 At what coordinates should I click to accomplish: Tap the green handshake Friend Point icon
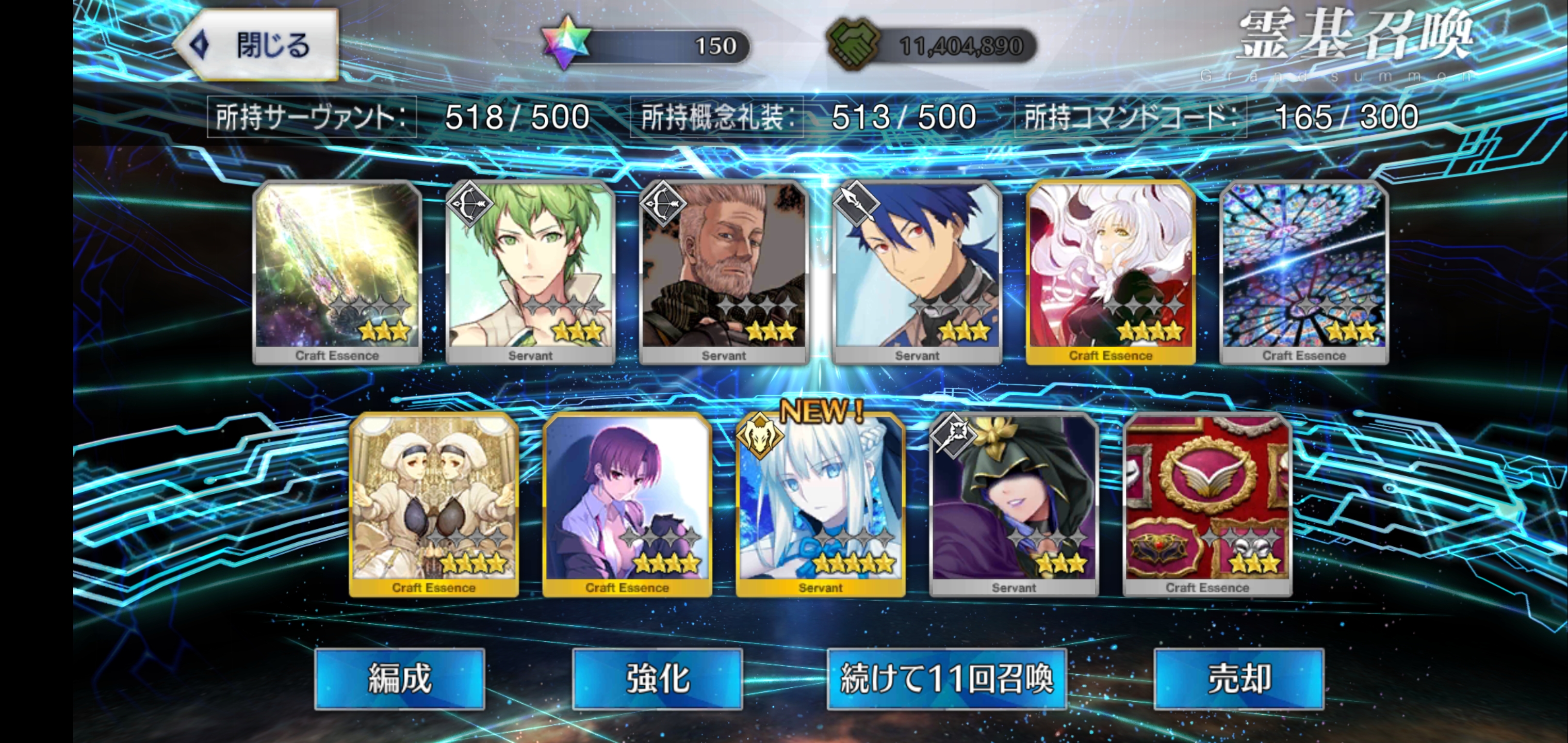pos(853,43)
